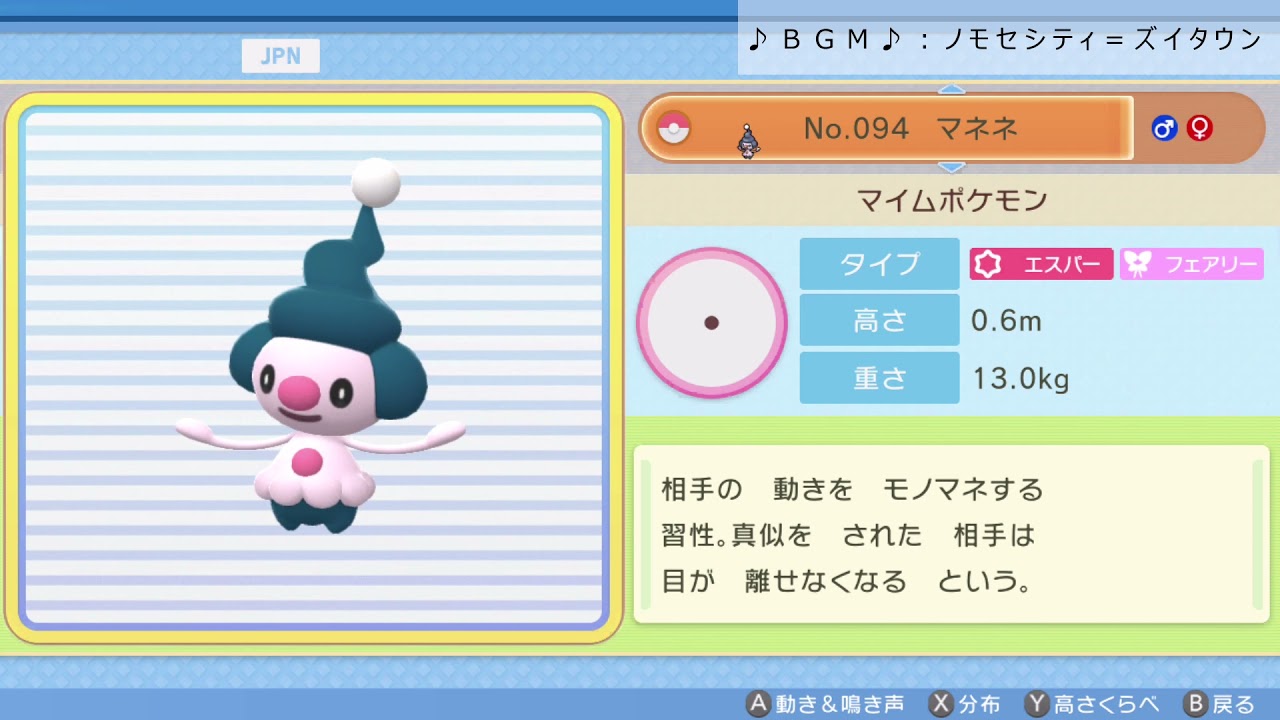Toggle the female ♀ gender symbol
The image size is (1280, 720).
click(x=1199, y=128)
